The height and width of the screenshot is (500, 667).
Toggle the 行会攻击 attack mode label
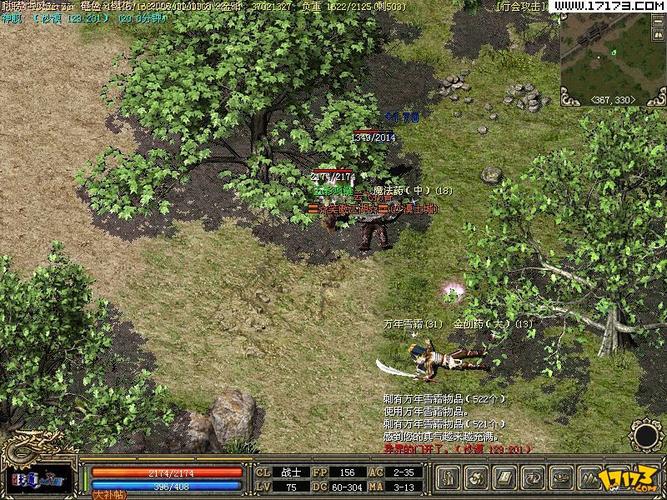pyautogui.click(x=521, y=6)
